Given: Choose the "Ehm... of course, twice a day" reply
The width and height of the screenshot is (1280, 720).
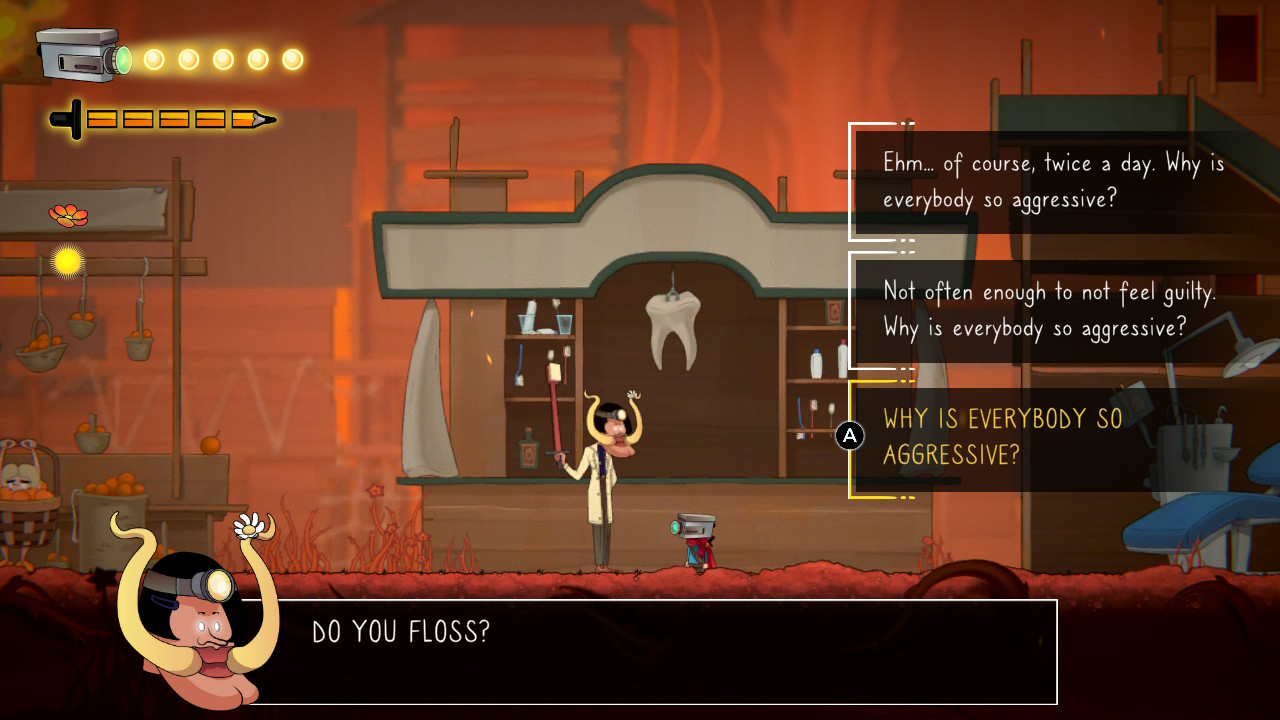Looking at the screenshot, I should pos(1052,181).
